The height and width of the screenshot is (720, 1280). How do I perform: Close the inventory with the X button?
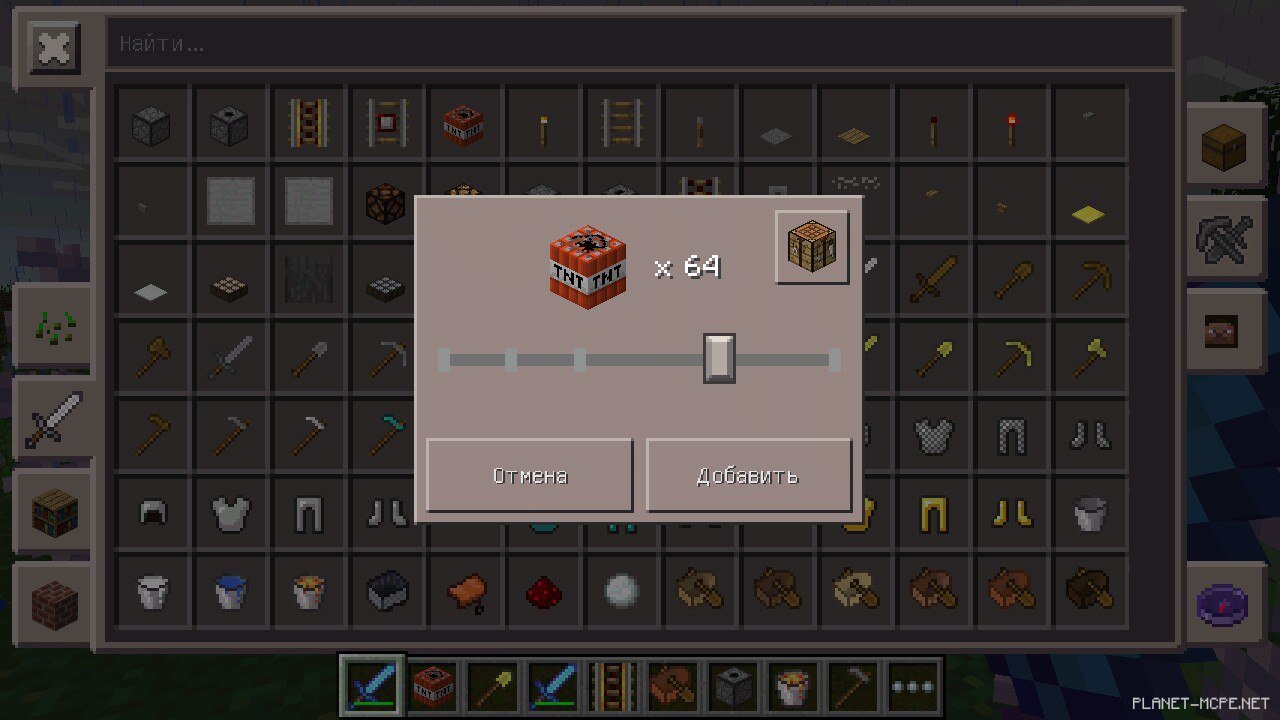click(53, 47)
